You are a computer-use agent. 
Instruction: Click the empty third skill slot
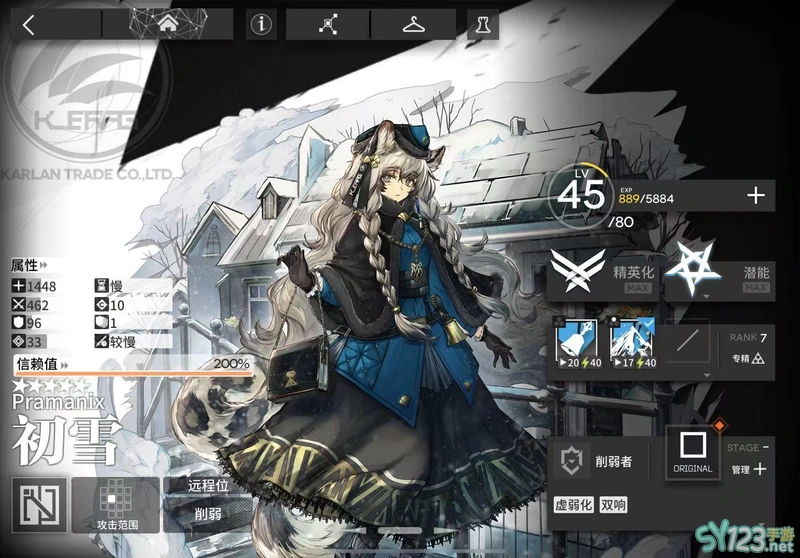pyautogui.click(x=688, y=341)
